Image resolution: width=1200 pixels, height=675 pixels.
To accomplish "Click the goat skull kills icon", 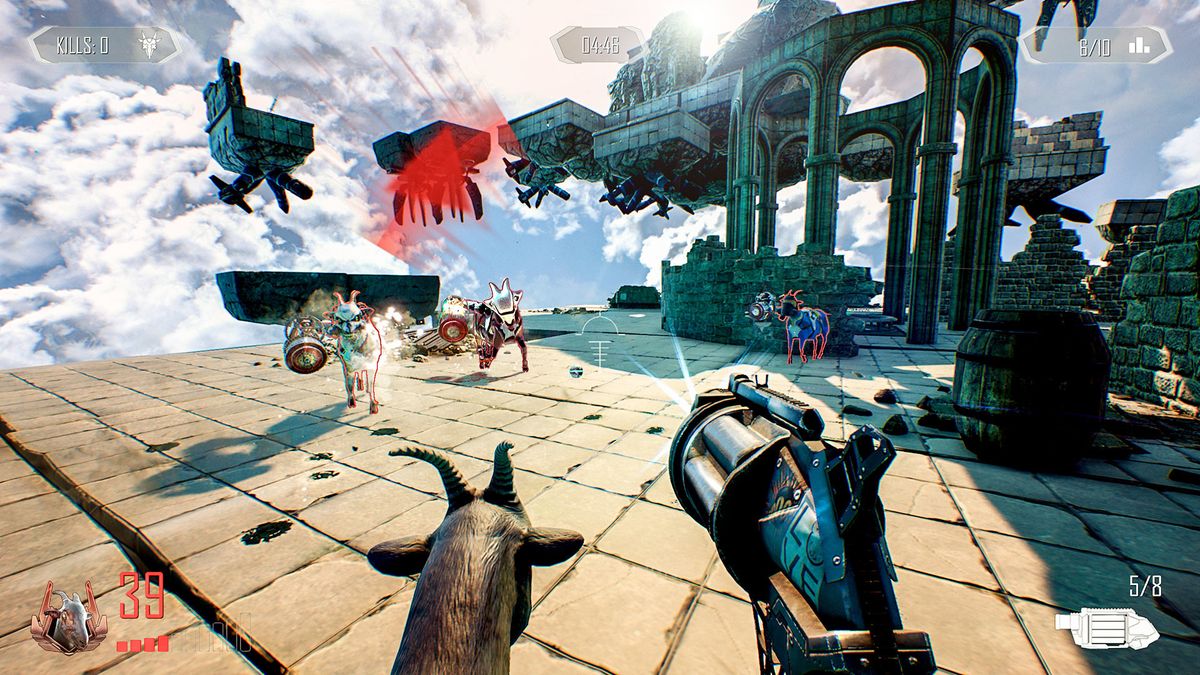I will click(149, 45).
